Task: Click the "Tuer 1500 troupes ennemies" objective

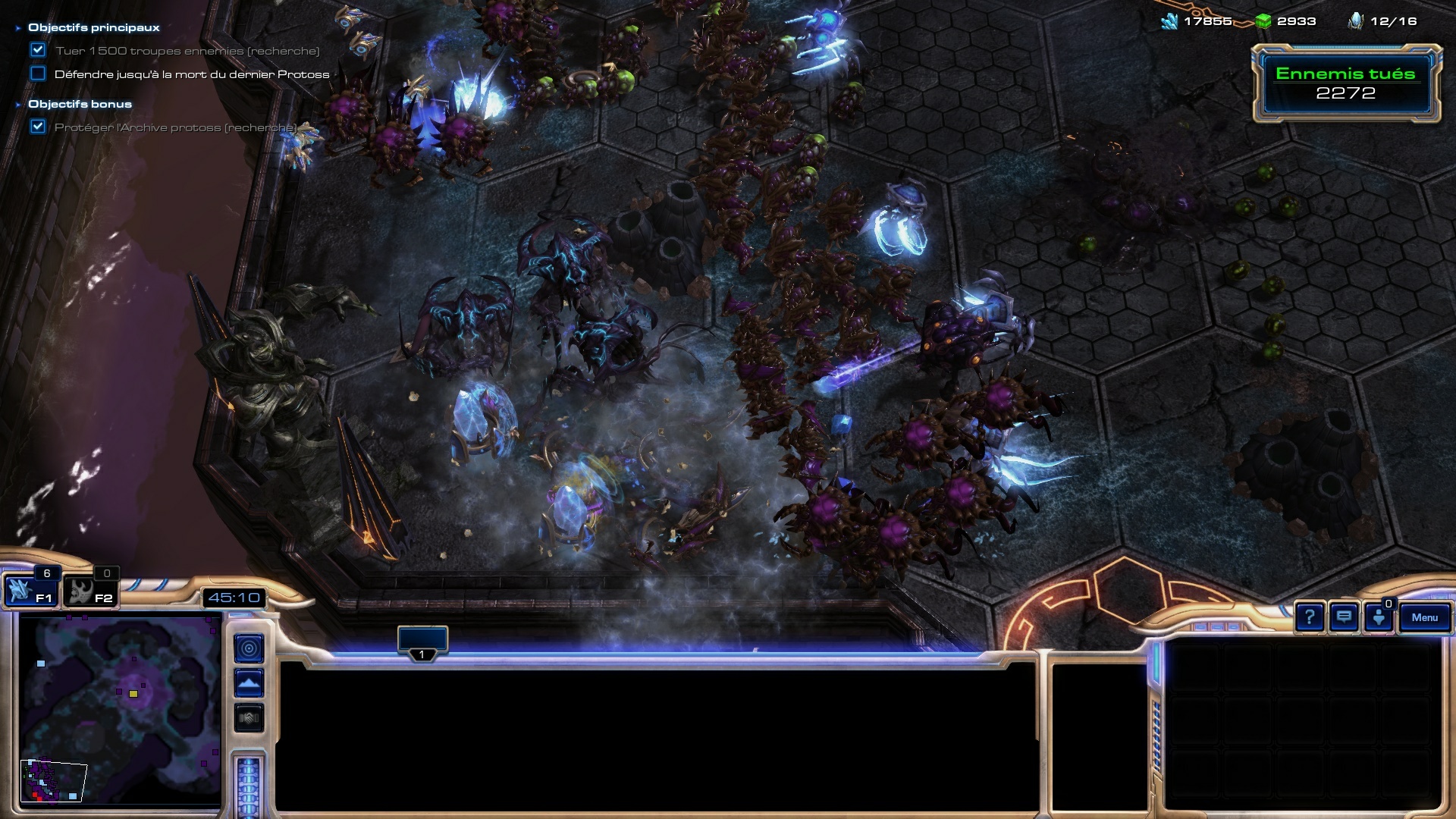Action: 187,51
